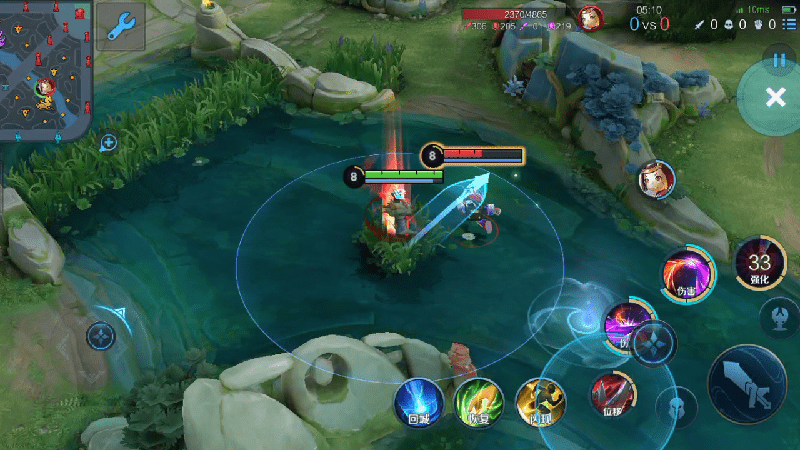Cancel the skill with the X button
Image resolution: width=800 pixels, height=450 pixels.
[x=775, y=97]
